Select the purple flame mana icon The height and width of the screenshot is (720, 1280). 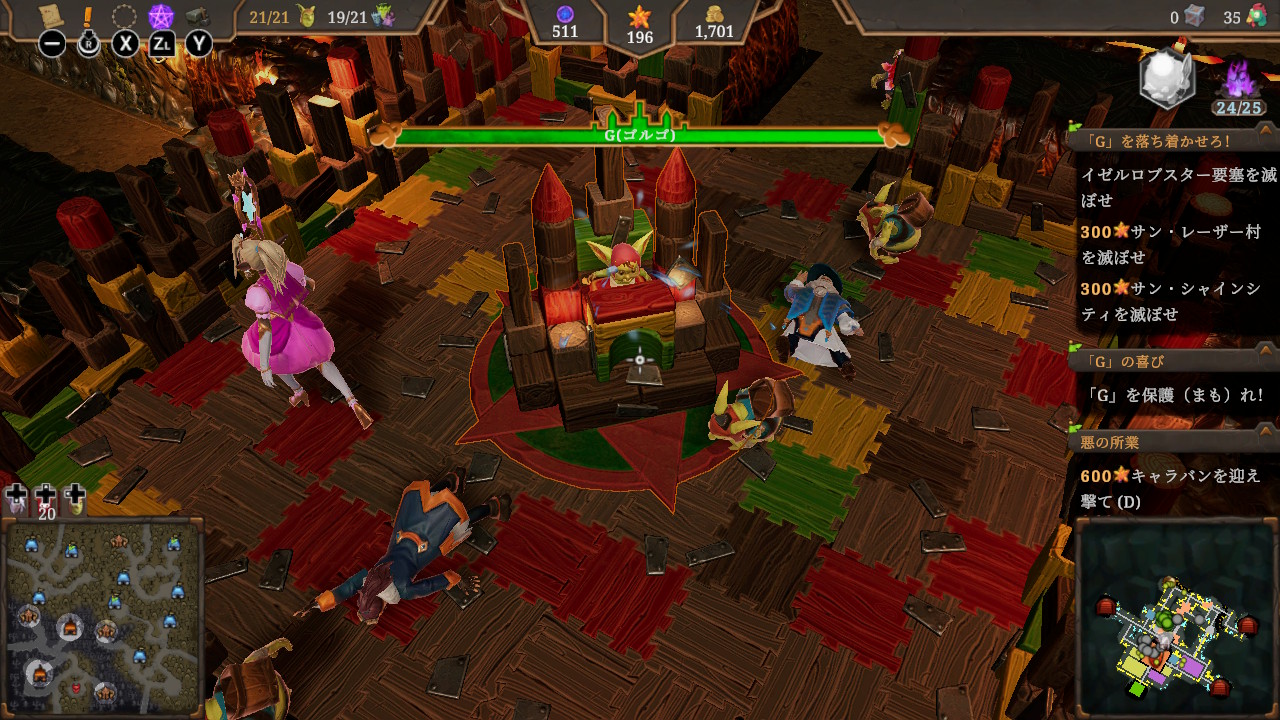point(1238,78)
